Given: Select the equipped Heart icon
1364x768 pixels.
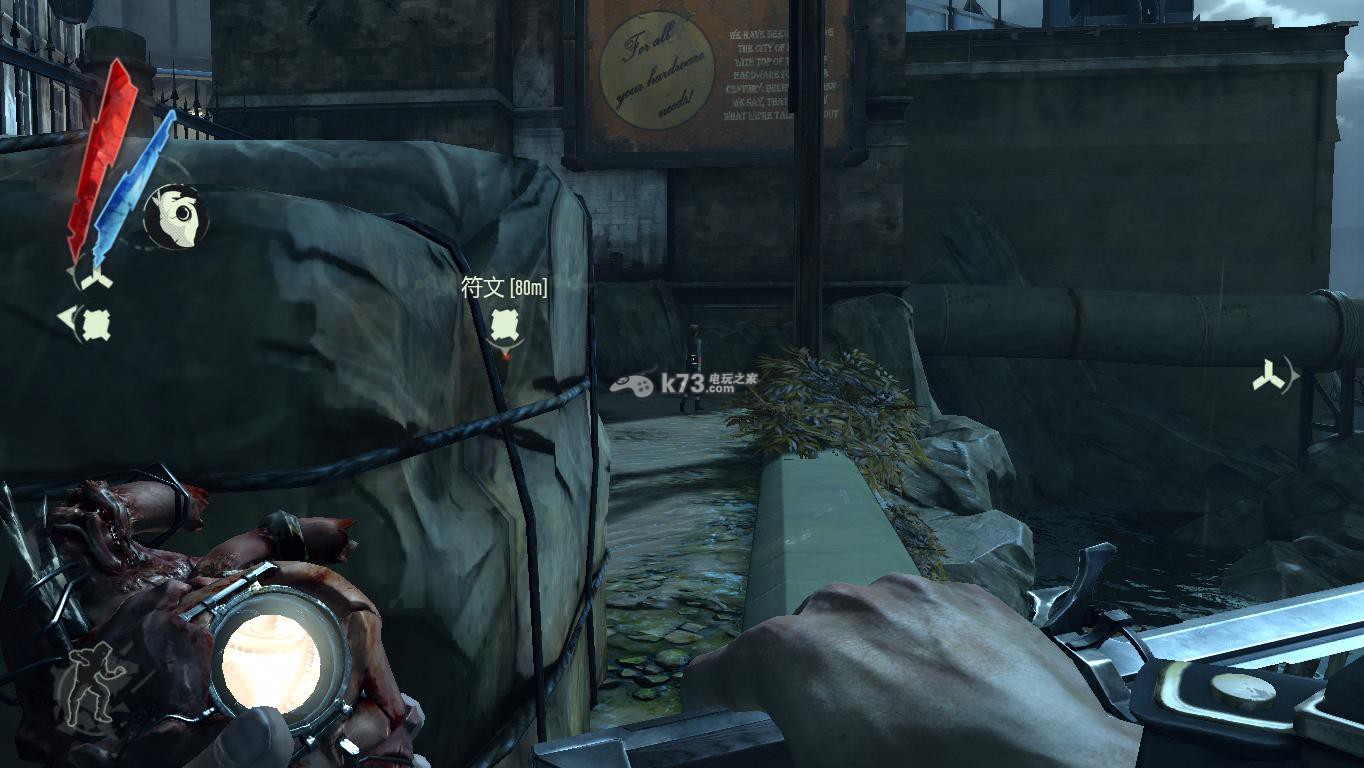Looking at the screenshot, I should pos(177,215).
